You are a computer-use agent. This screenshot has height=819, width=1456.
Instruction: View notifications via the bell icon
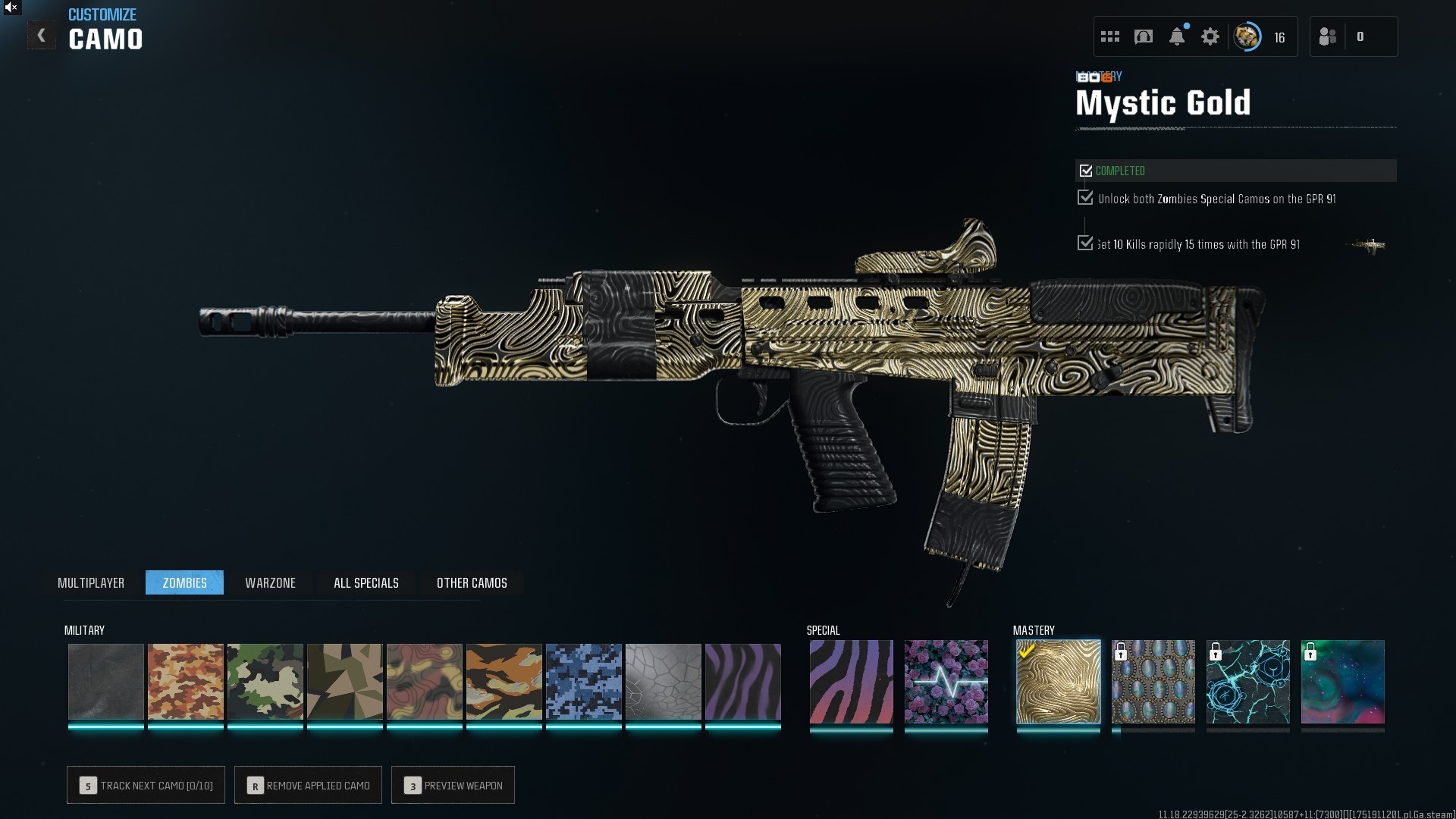pyautogui.click(x=1177, y=36)
